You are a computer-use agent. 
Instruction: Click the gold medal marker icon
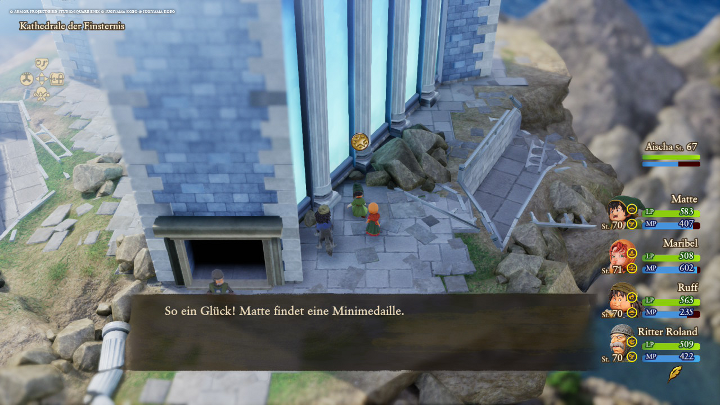(358, 141)
